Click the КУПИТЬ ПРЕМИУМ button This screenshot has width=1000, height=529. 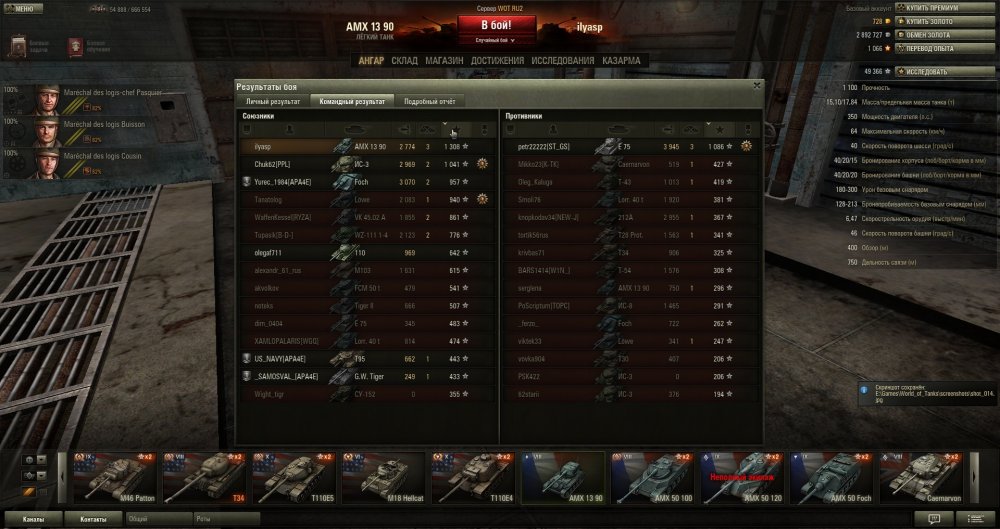coord(940,8)
